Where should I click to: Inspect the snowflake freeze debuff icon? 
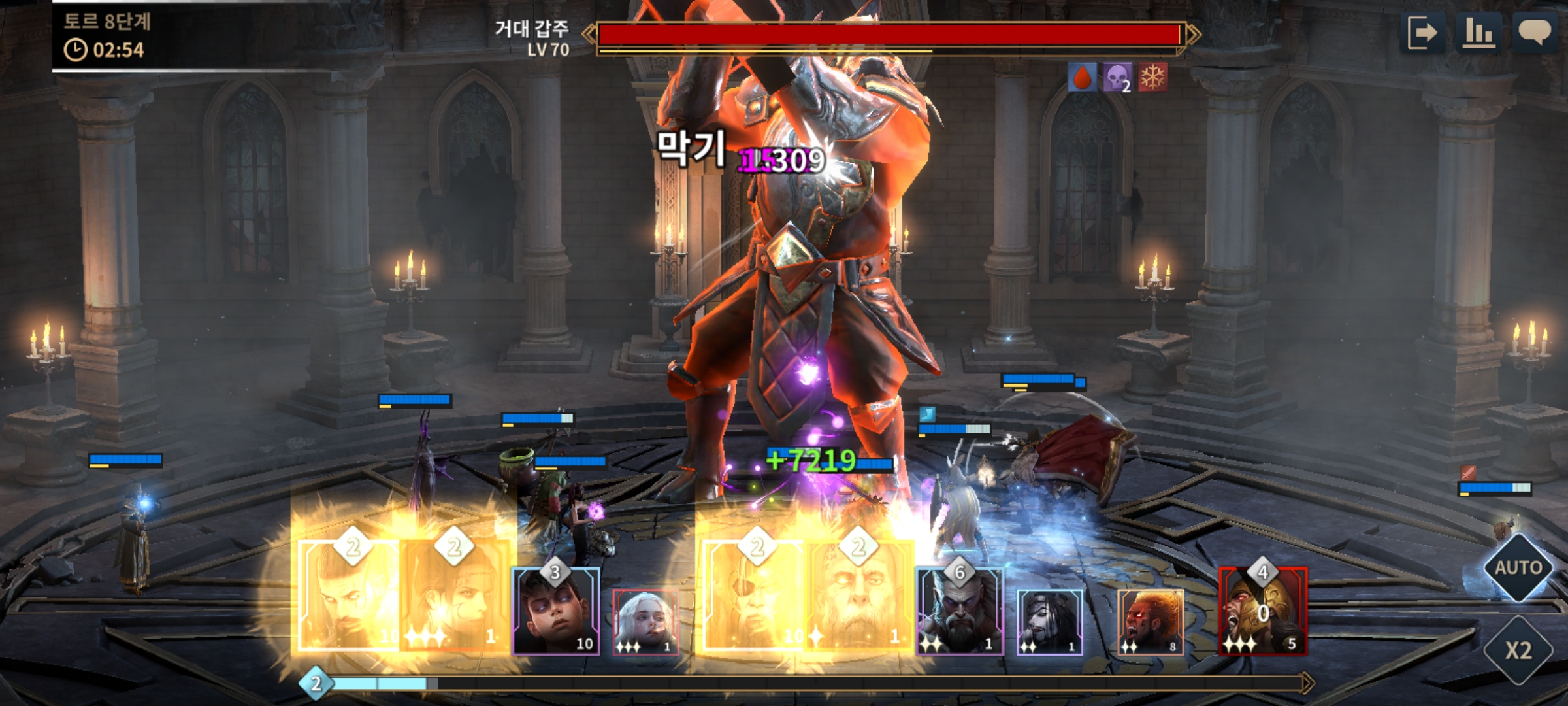pos(1152,78)
